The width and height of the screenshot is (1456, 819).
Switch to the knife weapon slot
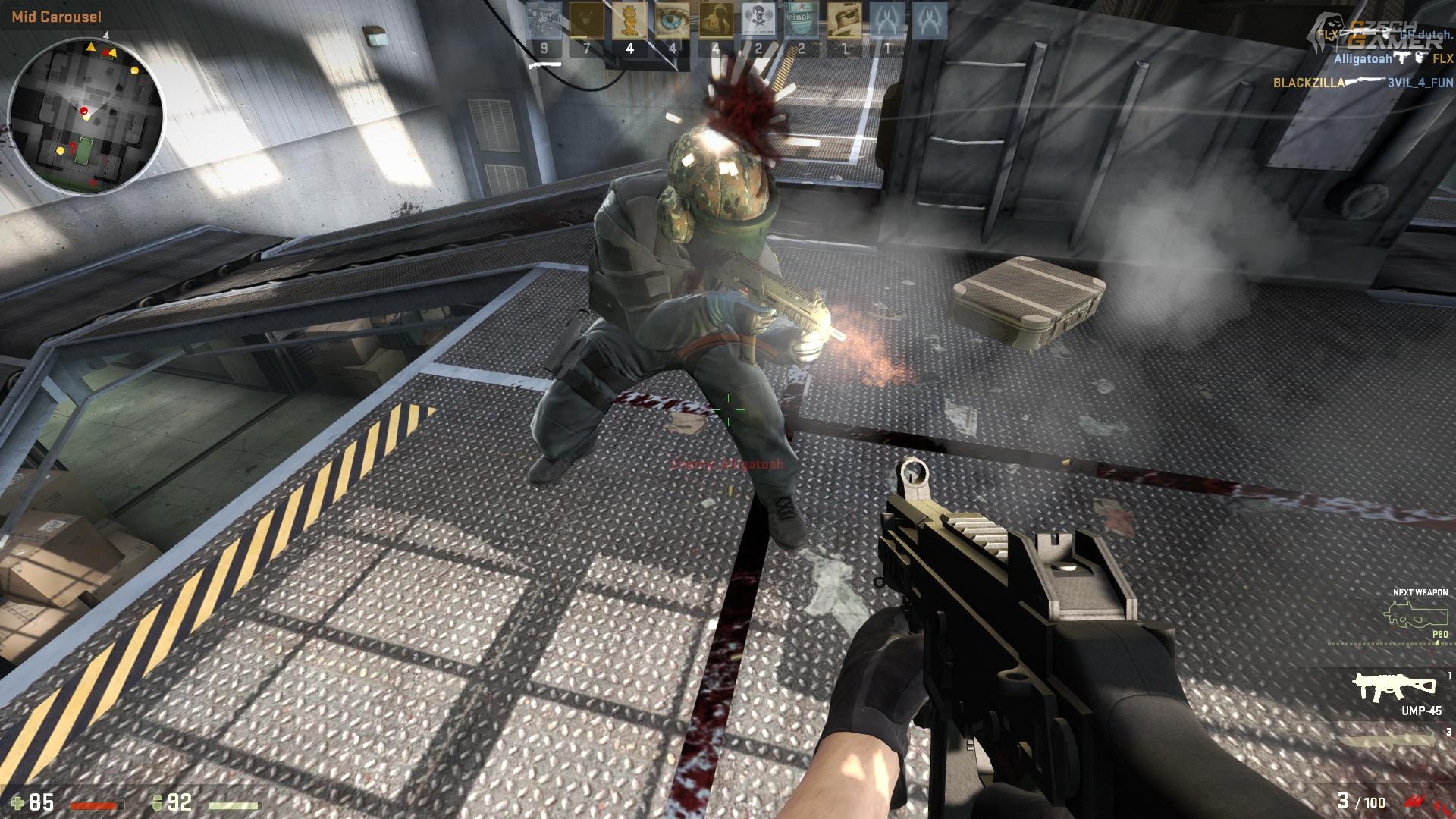click(x=1386, y=741)
